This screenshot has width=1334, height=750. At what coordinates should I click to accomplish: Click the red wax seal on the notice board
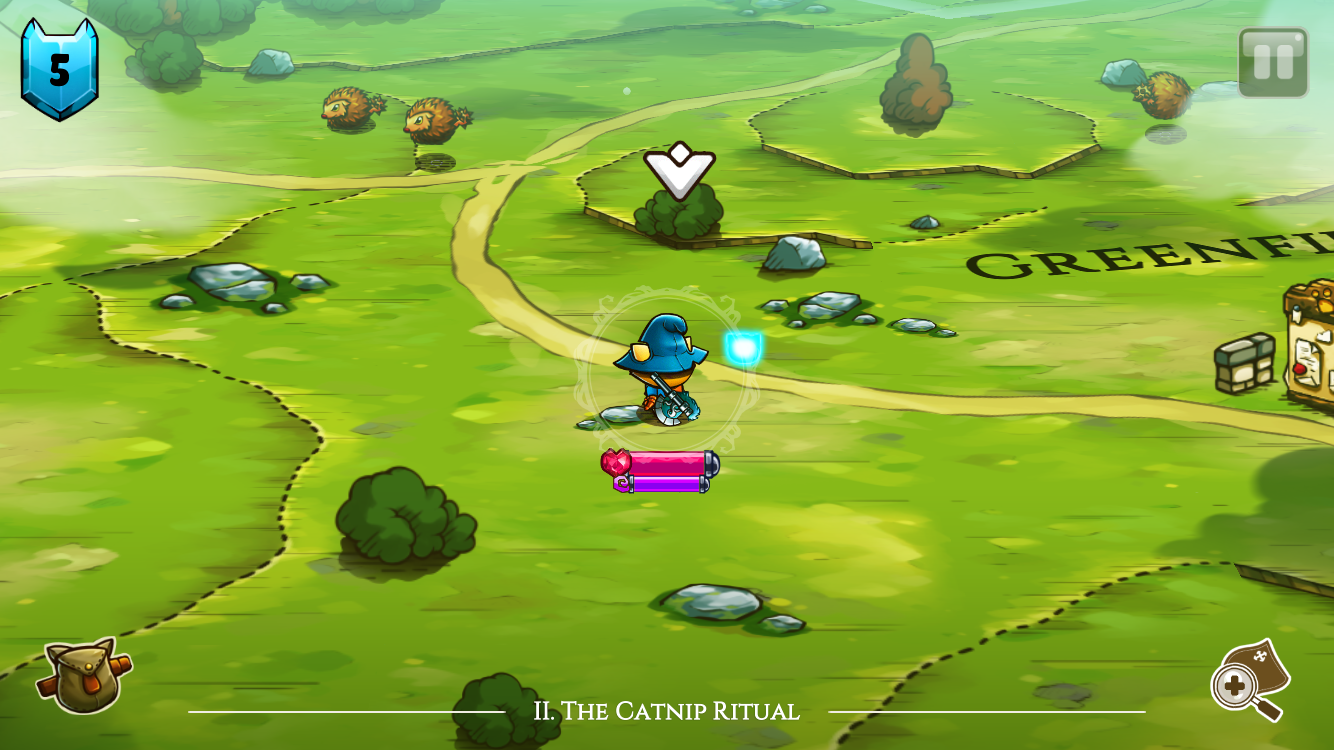[1300, 370]
